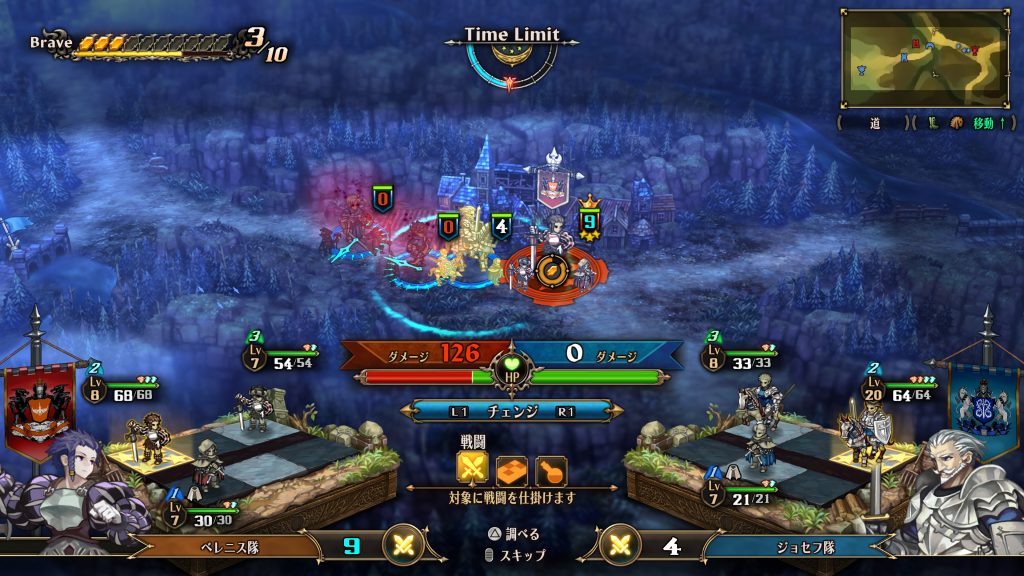
Task: Click the selected unit's orange target marker
Action: (x=548, y=268)
